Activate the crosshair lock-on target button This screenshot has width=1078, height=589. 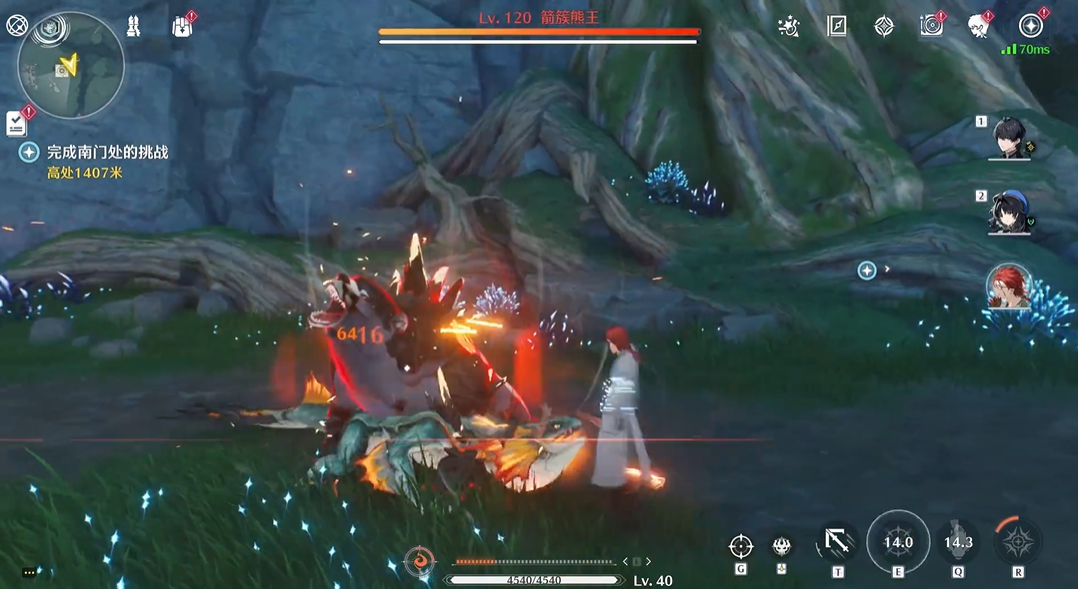pyautogui.click(x=740, y=546)
